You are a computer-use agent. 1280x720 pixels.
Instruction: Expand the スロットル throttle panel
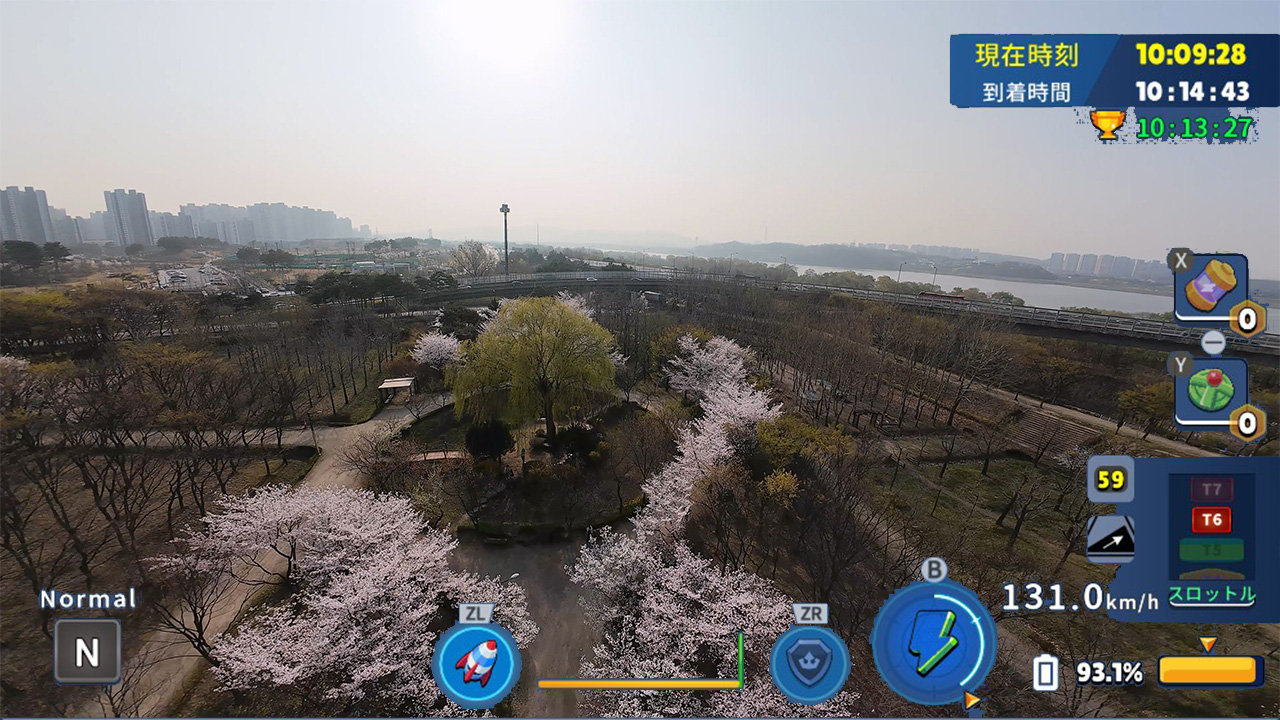click(x=1213, y=592)
